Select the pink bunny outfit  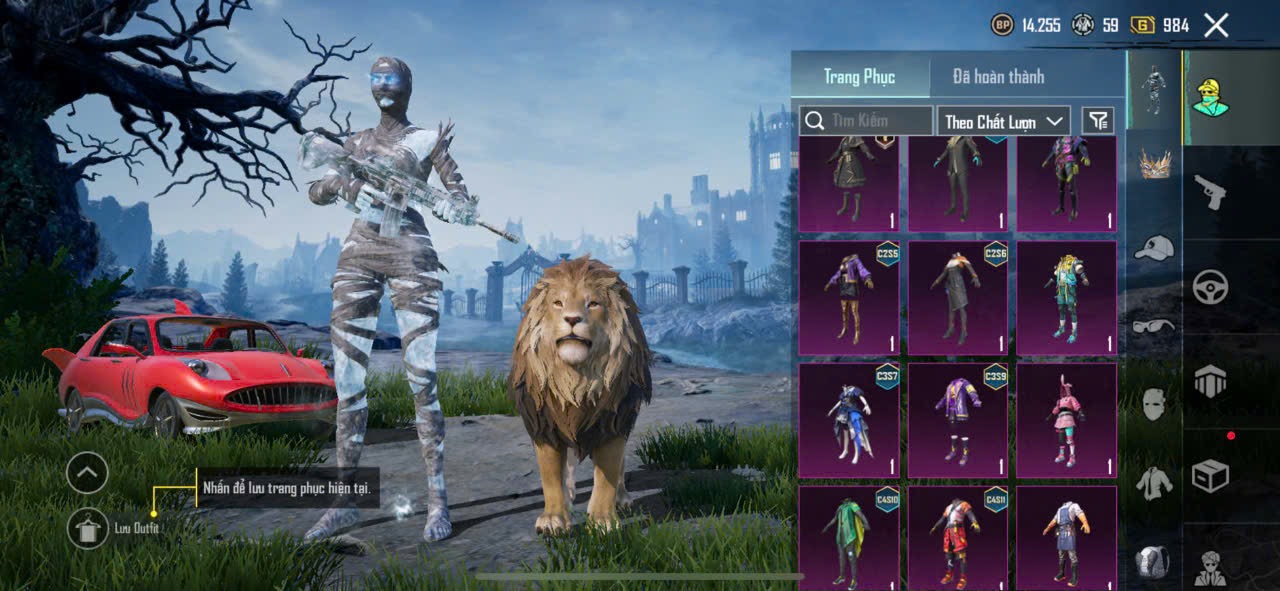coord(1066,420)
